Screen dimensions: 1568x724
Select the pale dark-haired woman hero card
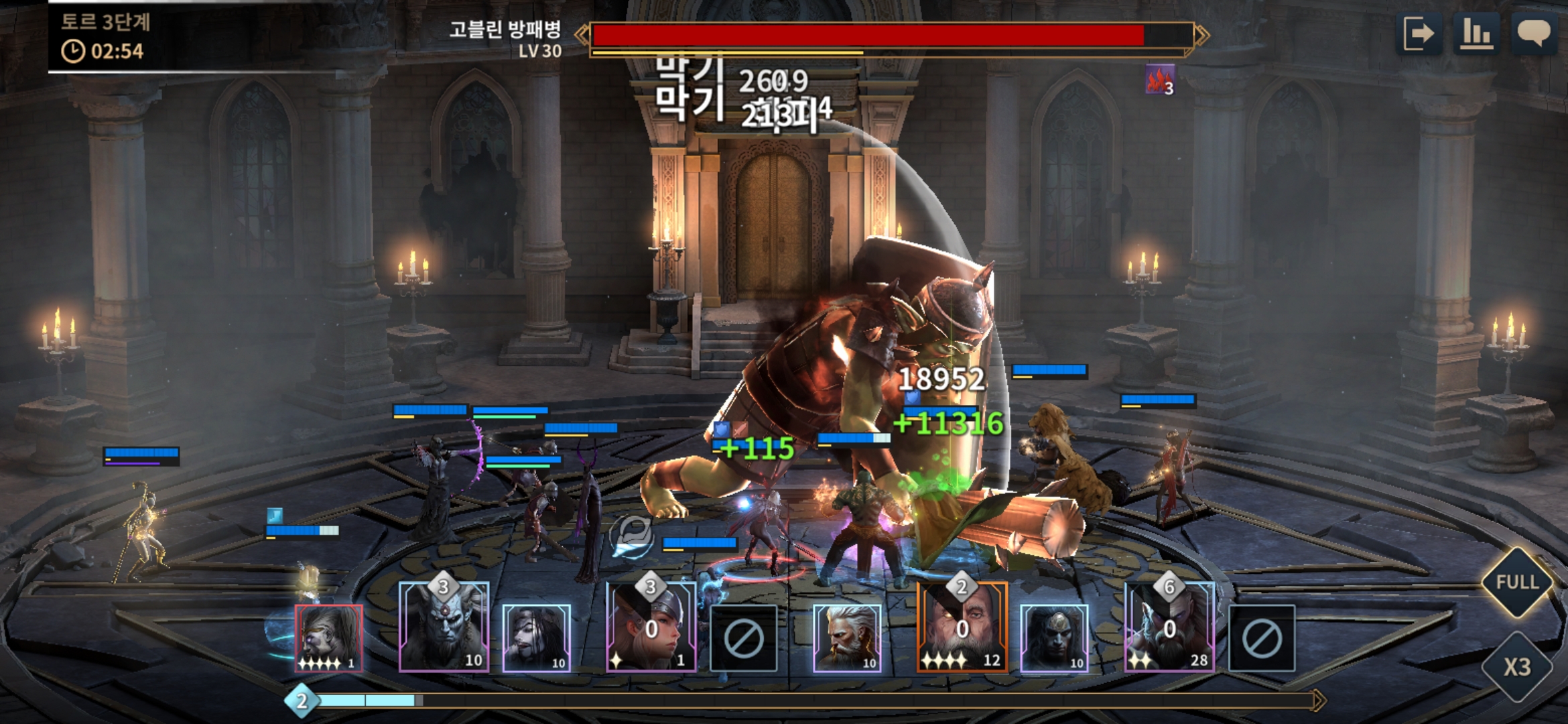point(536,638)
